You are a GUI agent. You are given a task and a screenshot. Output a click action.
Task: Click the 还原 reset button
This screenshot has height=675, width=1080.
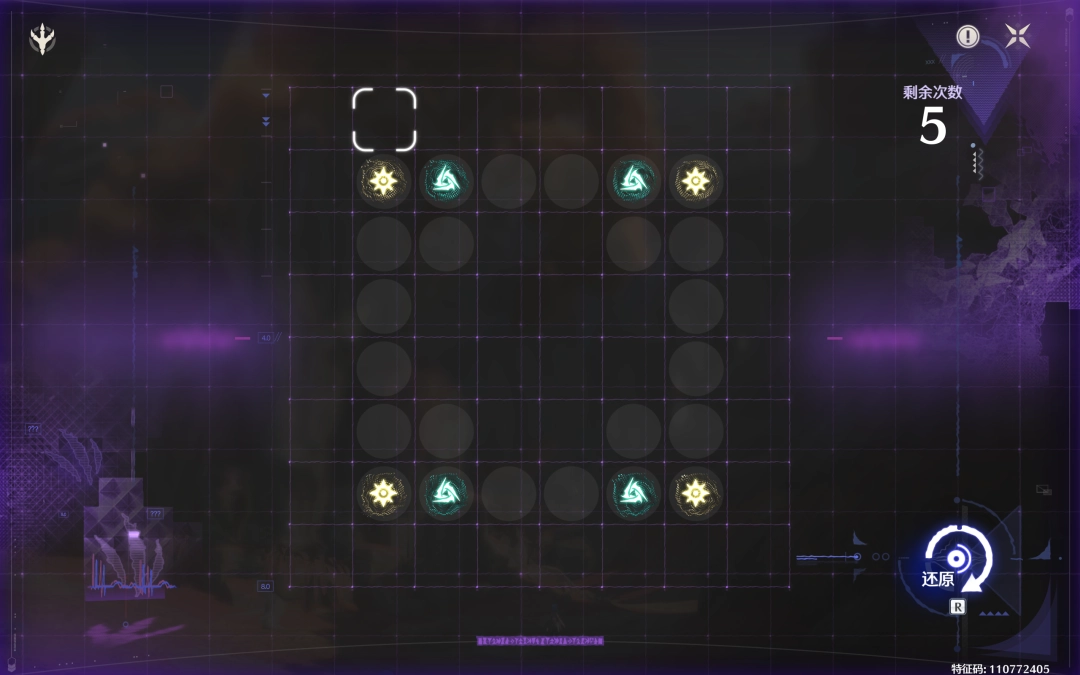pos(957,561)
